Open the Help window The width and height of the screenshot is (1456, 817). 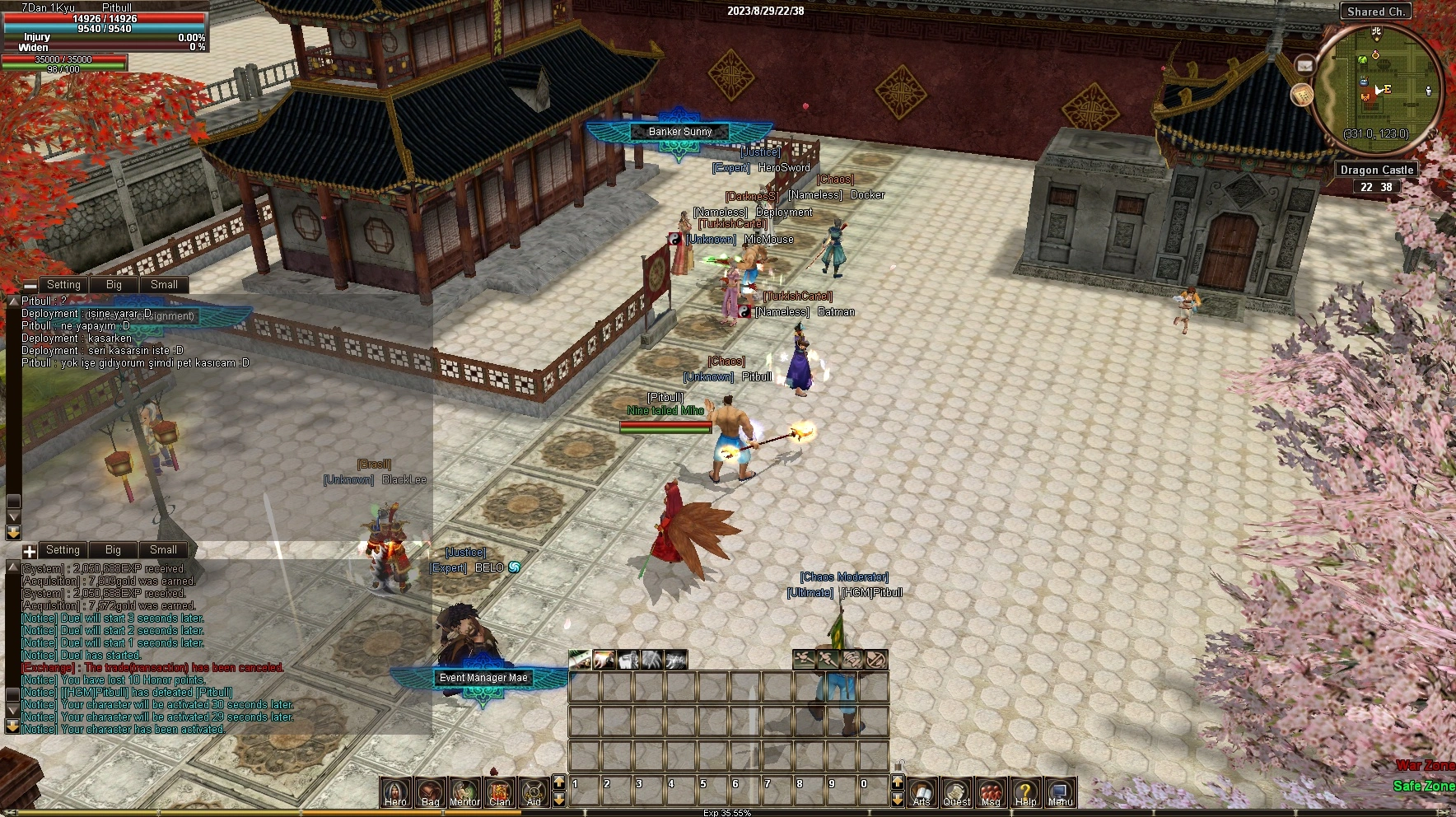click(1025, 792)
